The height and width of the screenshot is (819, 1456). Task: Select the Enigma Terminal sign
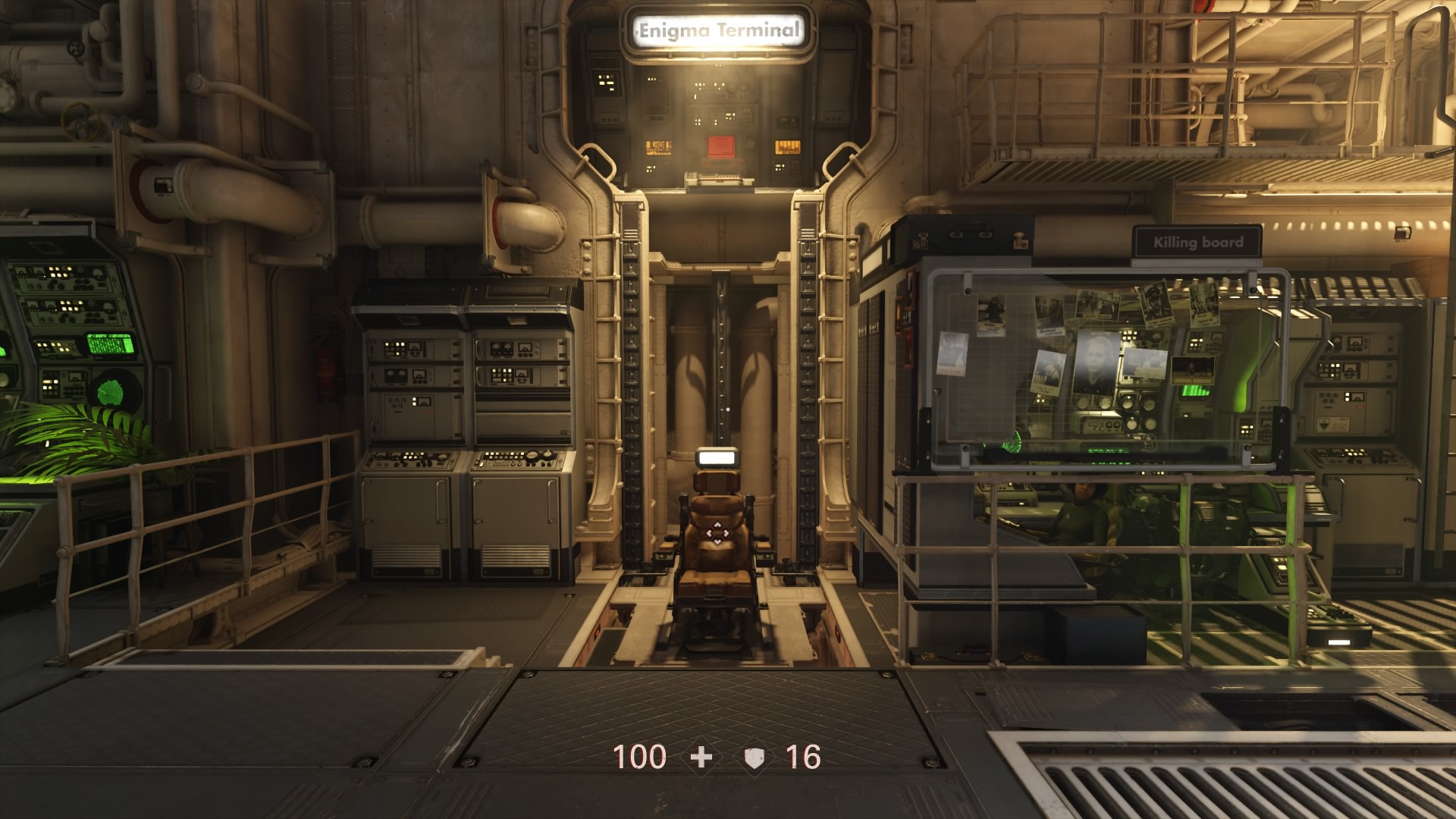point(720,29)
